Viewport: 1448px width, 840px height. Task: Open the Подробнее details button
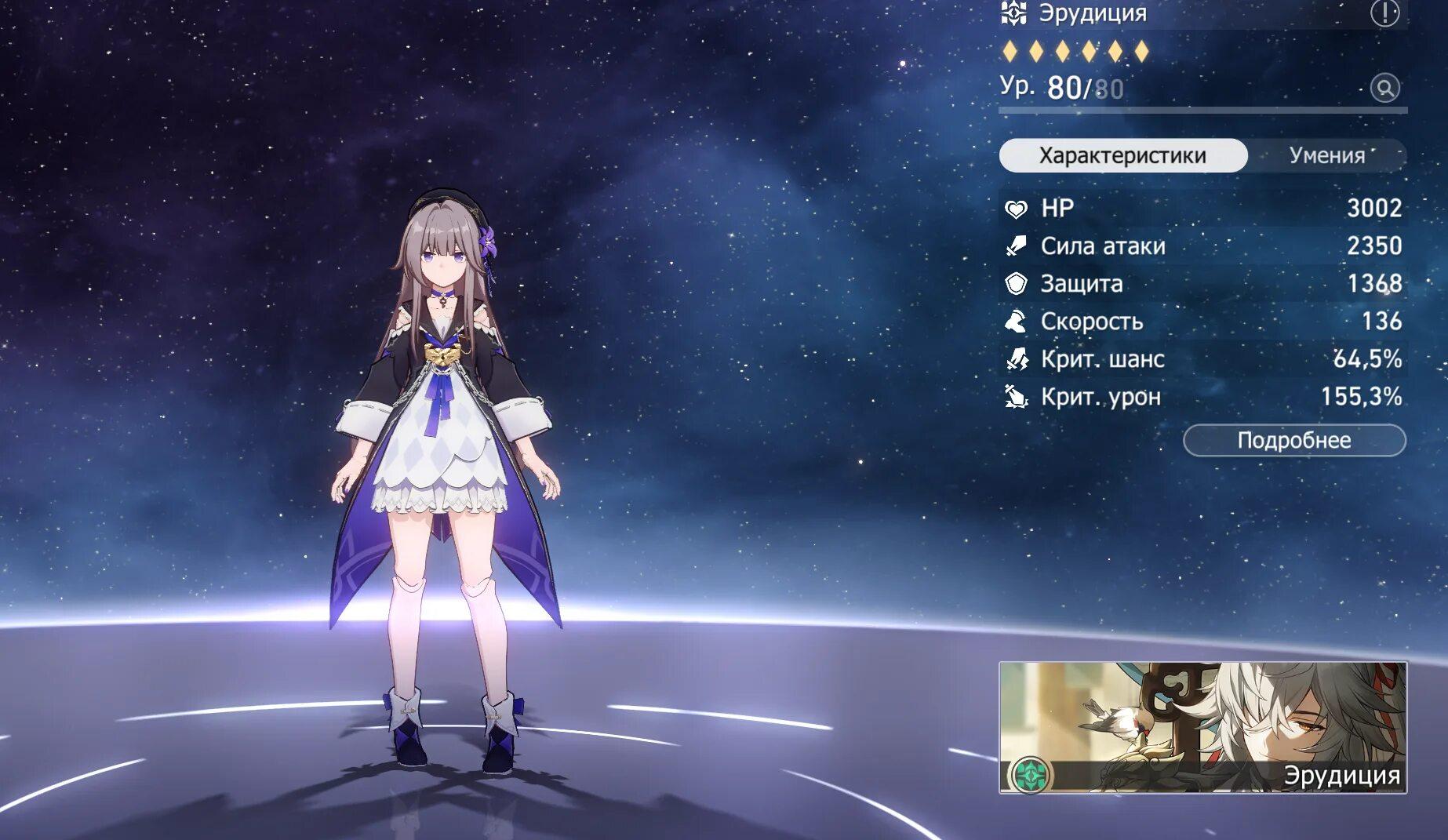coord(1293,440)
